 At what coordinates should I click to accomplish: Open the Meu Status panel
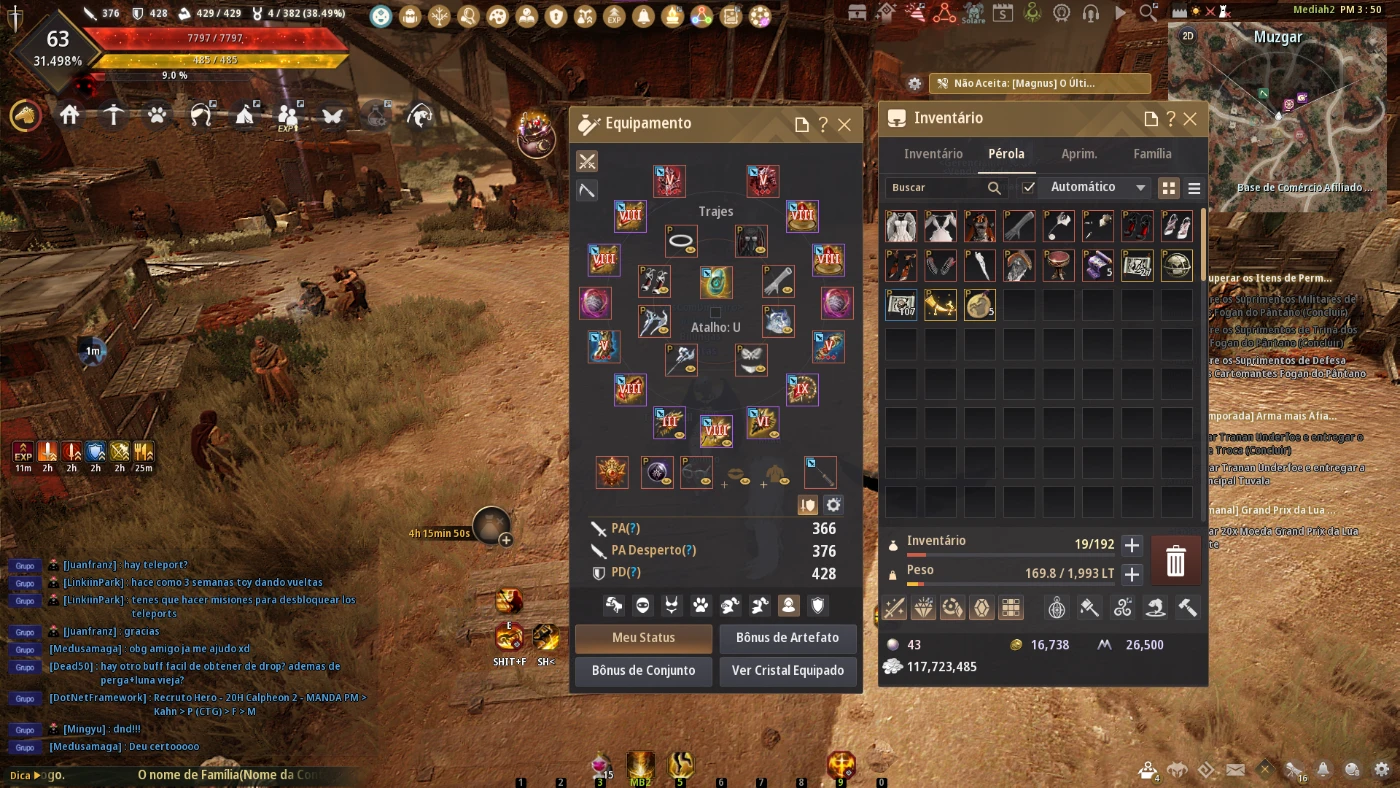[x=643, y=638]
